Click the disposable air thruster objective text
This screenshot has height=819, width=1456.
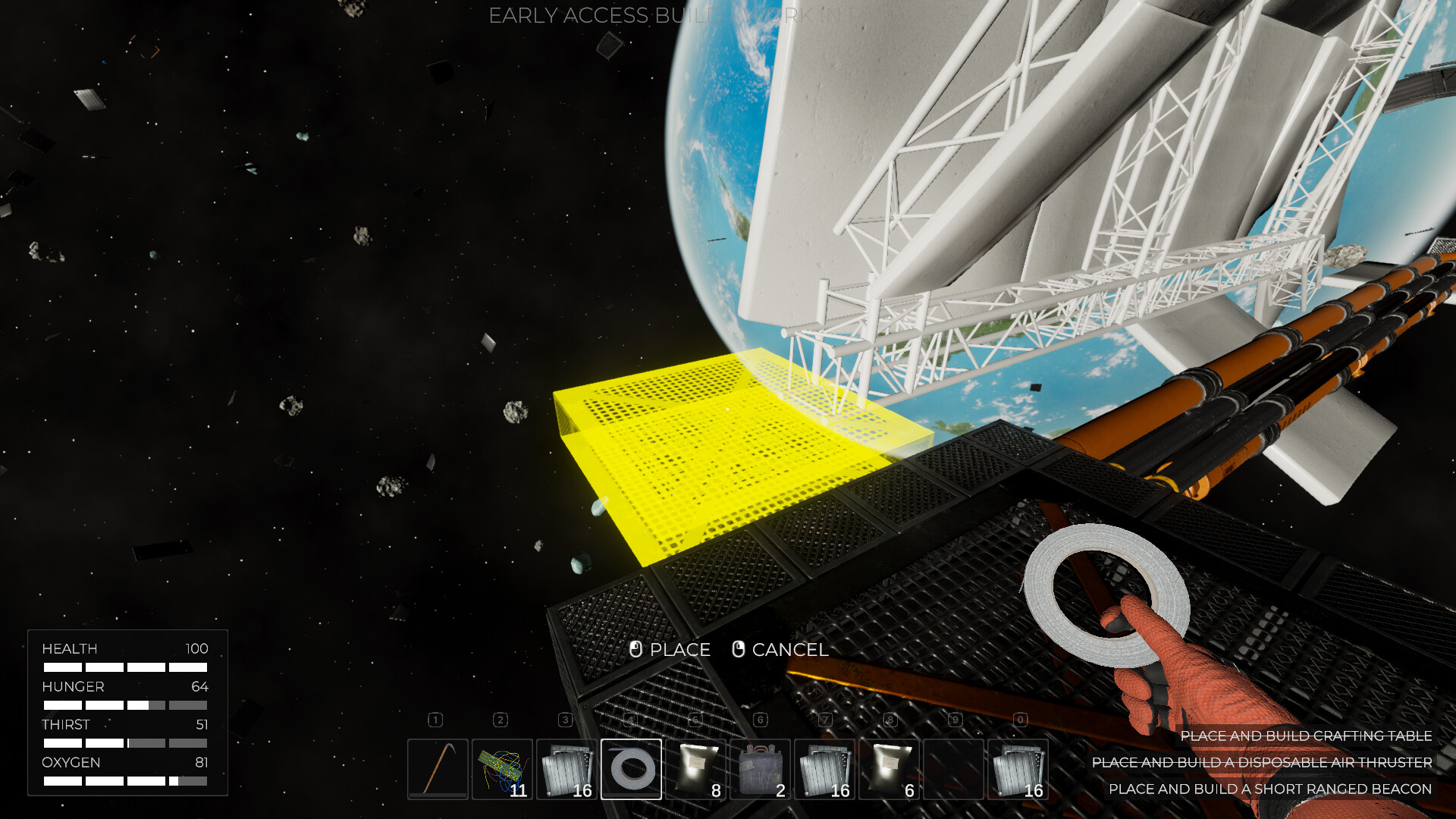pyautogui.click(x=1260, y=763)
